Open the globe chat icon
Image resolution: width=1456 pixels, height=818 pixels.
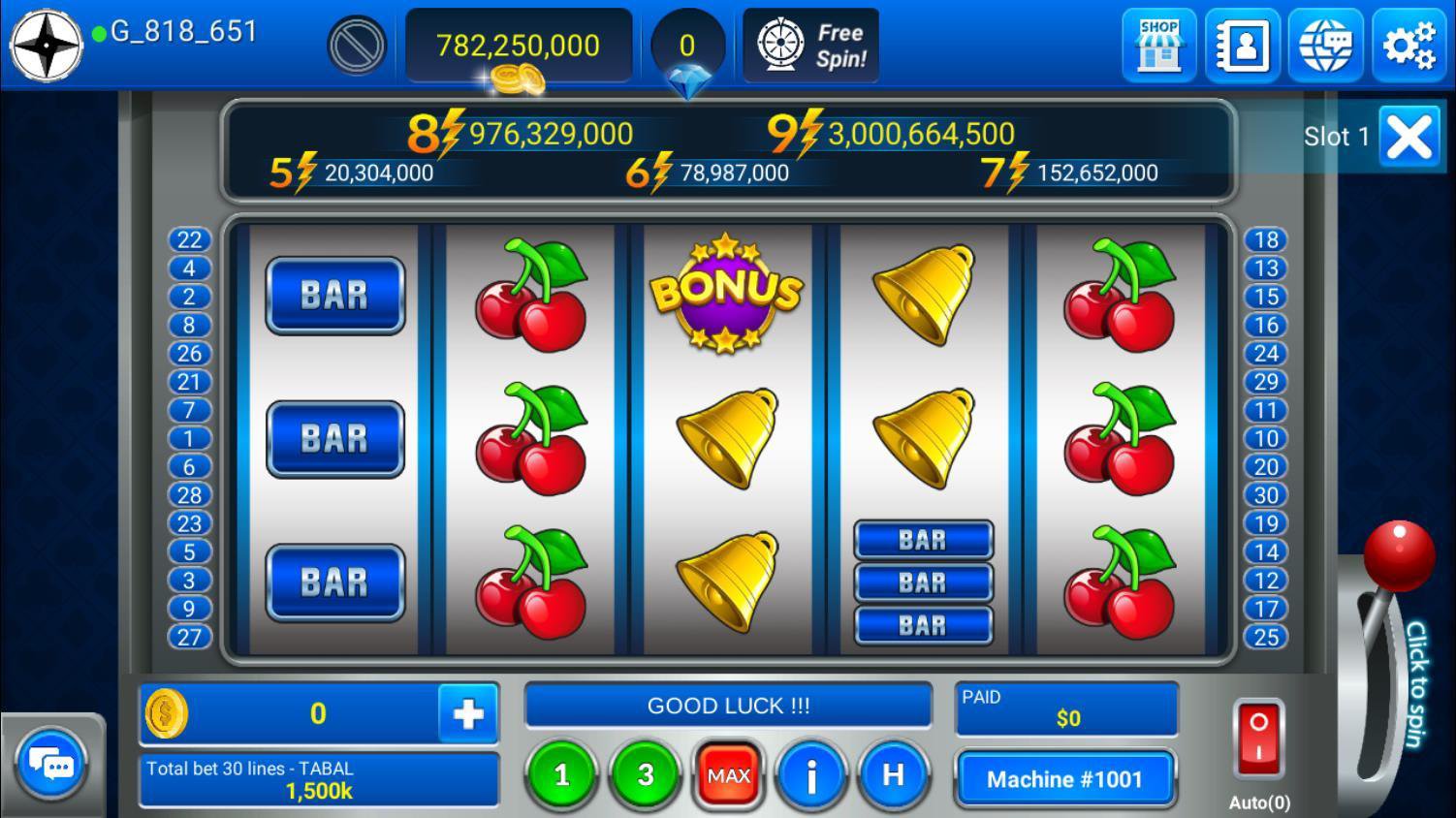[1325, 46]
